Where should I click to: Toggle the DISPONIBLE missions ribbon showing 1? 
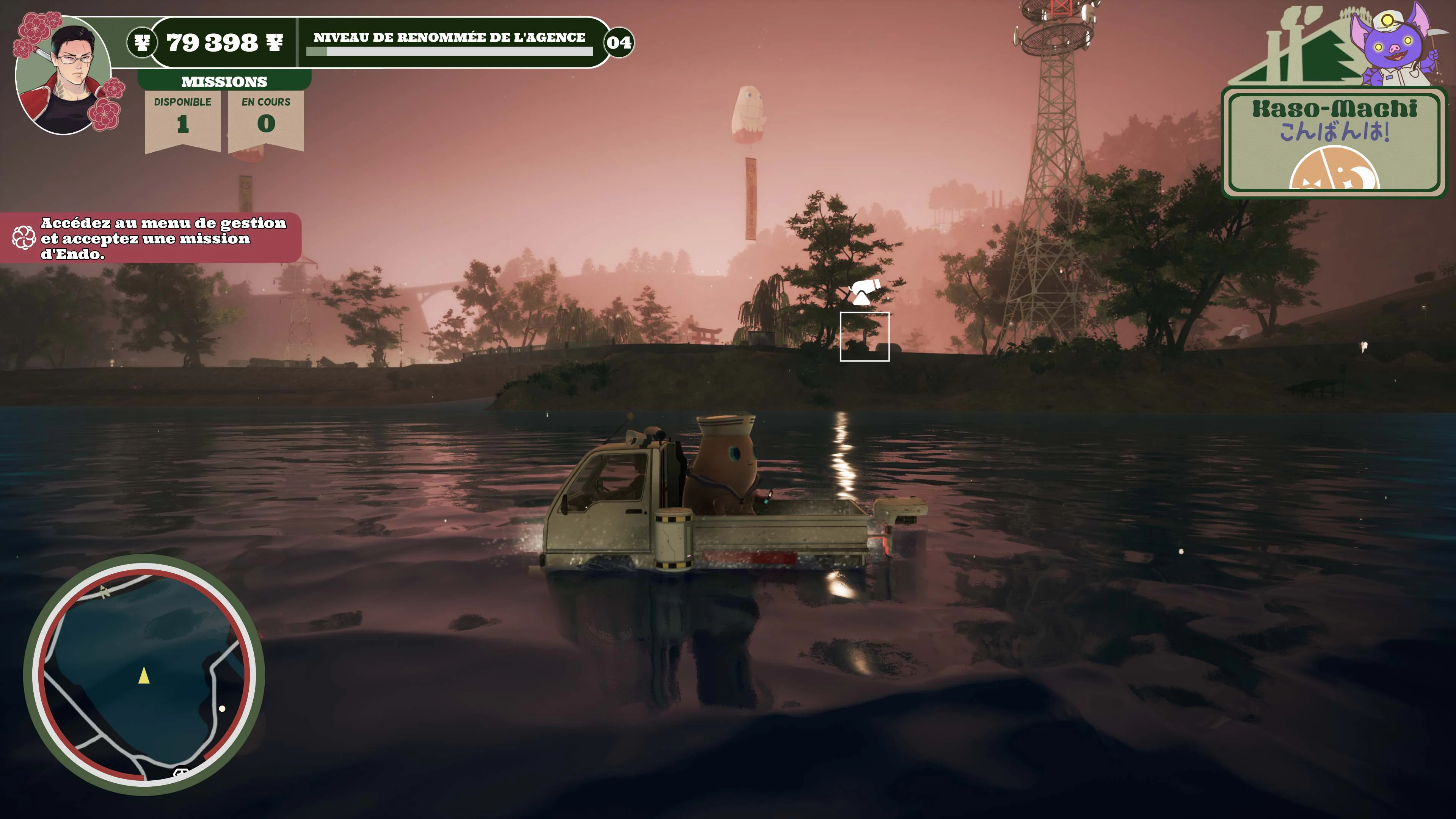tap(182, 113)
